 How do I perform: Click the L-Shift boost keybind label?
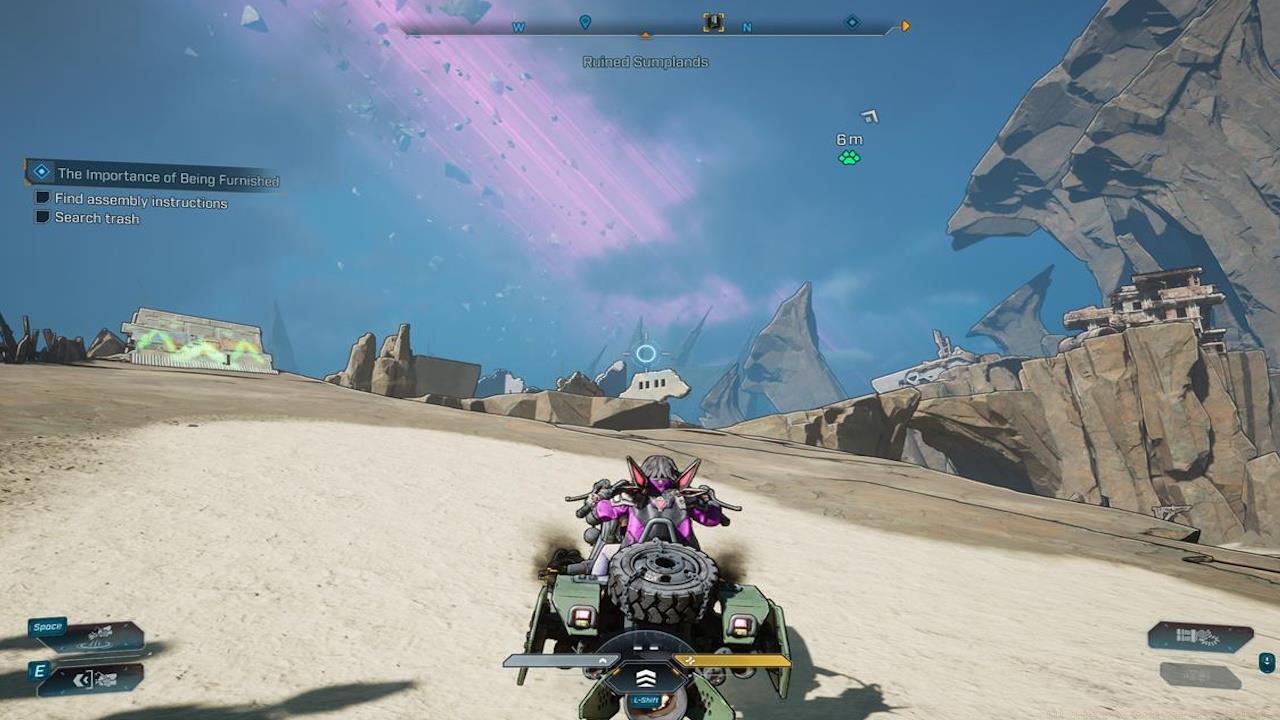pos(645,700)
